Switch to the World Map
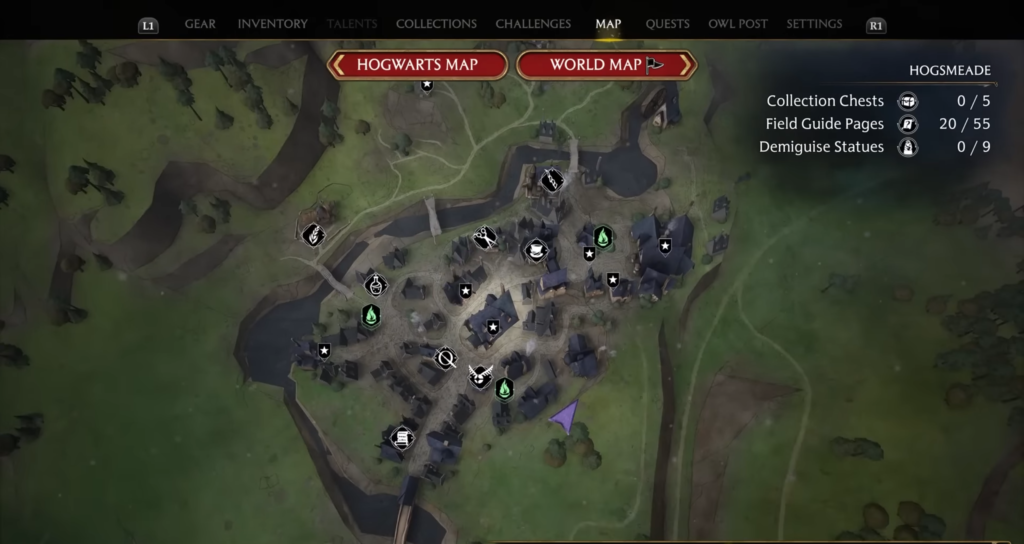This screenshot has height=544, width=1024. click(606, 65)
